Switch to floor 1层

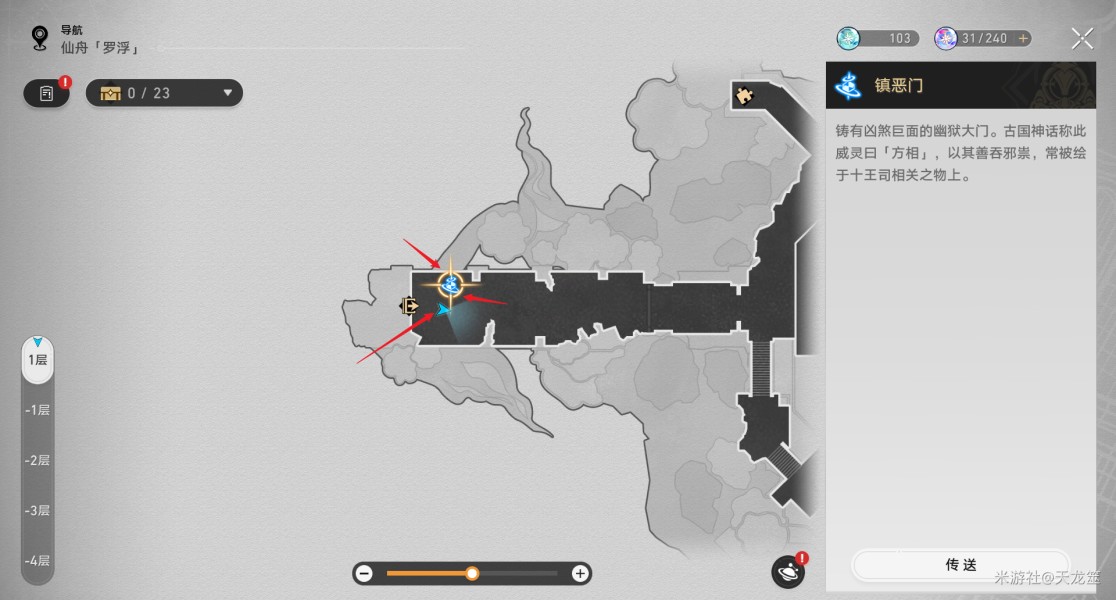pyautogui.click(x=38, y=359)
